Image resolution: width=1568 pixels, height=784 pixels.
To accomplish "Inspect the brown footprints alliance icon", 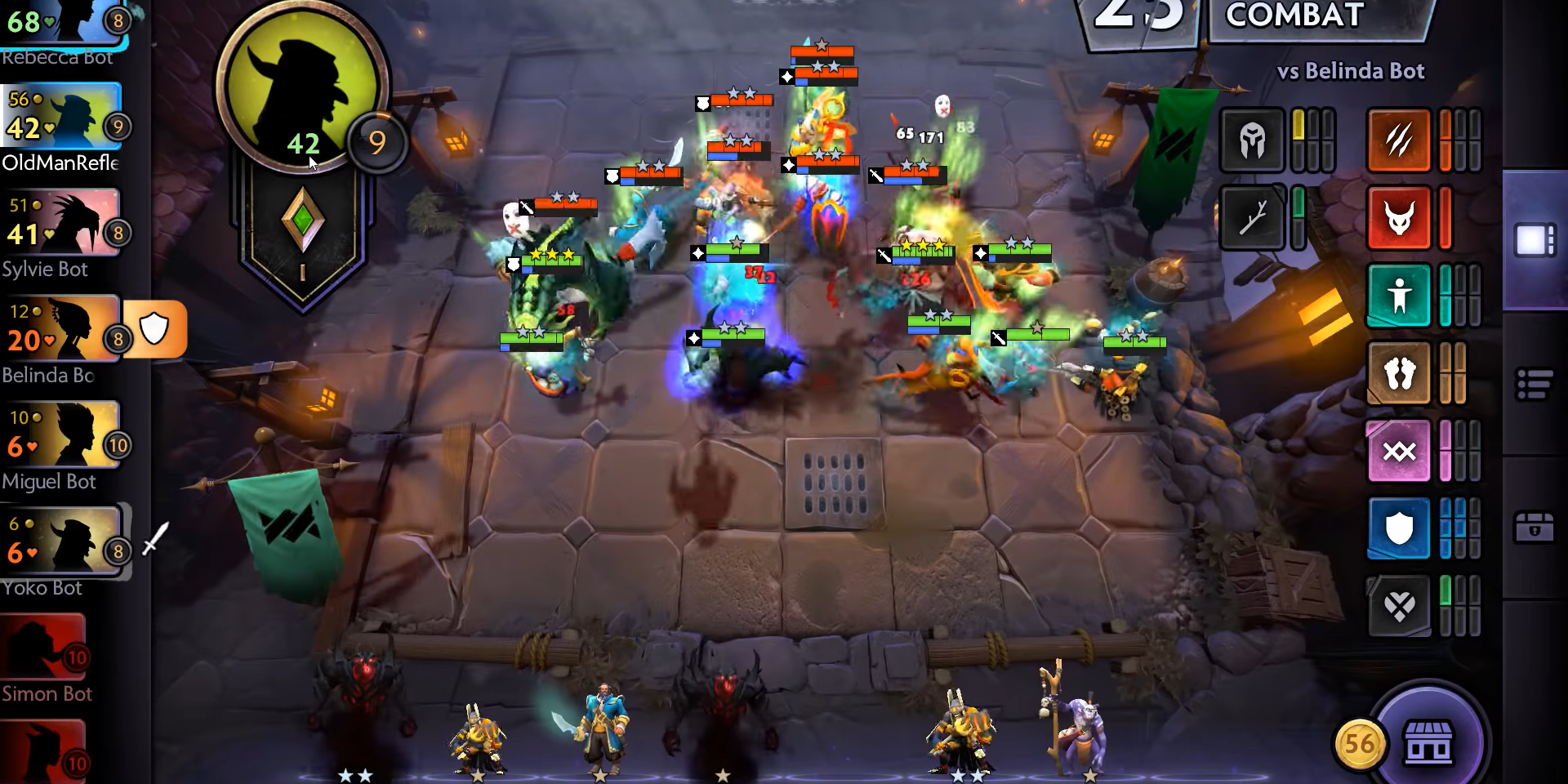I will click(x=1399, y=373).
